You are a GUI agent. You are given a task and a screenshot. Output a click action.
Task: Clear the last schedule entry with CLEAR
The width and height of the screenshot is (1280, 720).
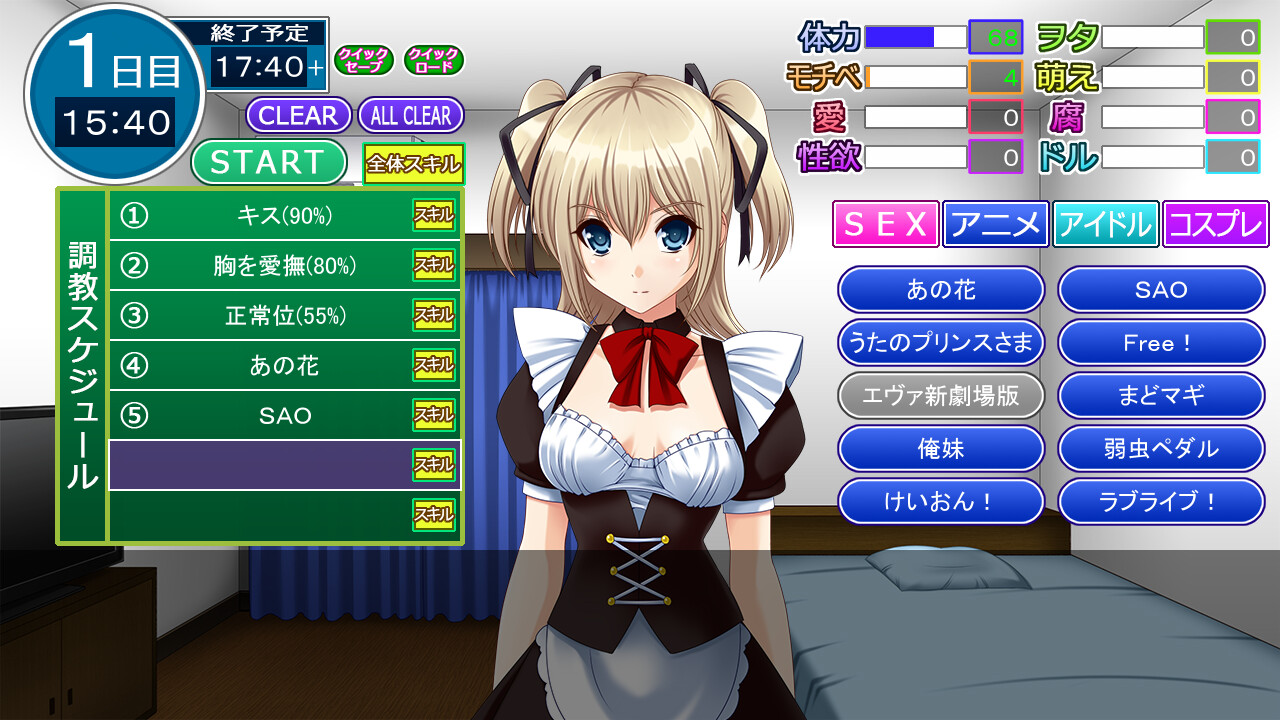[x=298, y=115]
